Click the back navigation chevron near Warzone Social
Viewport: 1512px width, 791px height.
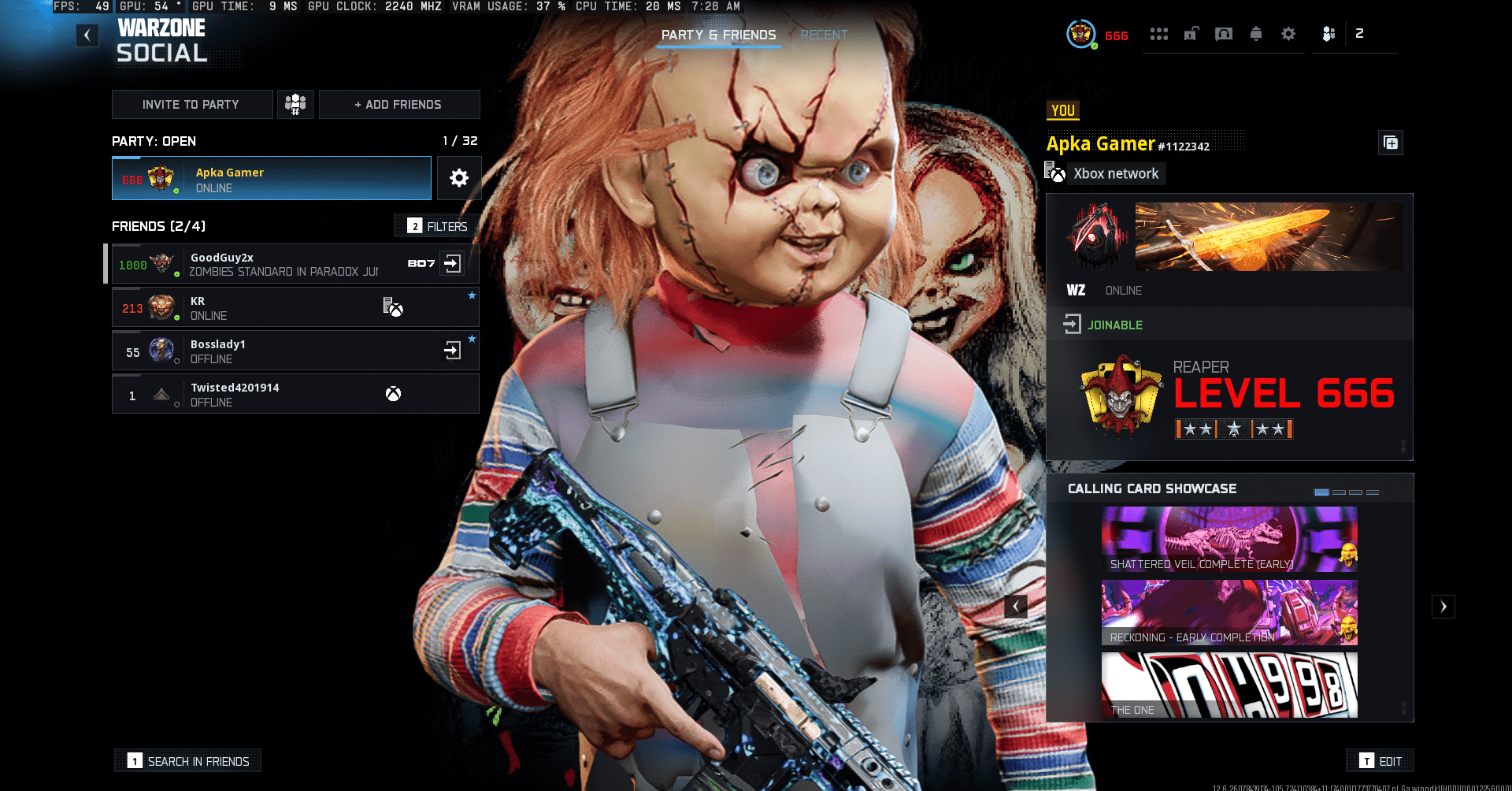(87, 35)
